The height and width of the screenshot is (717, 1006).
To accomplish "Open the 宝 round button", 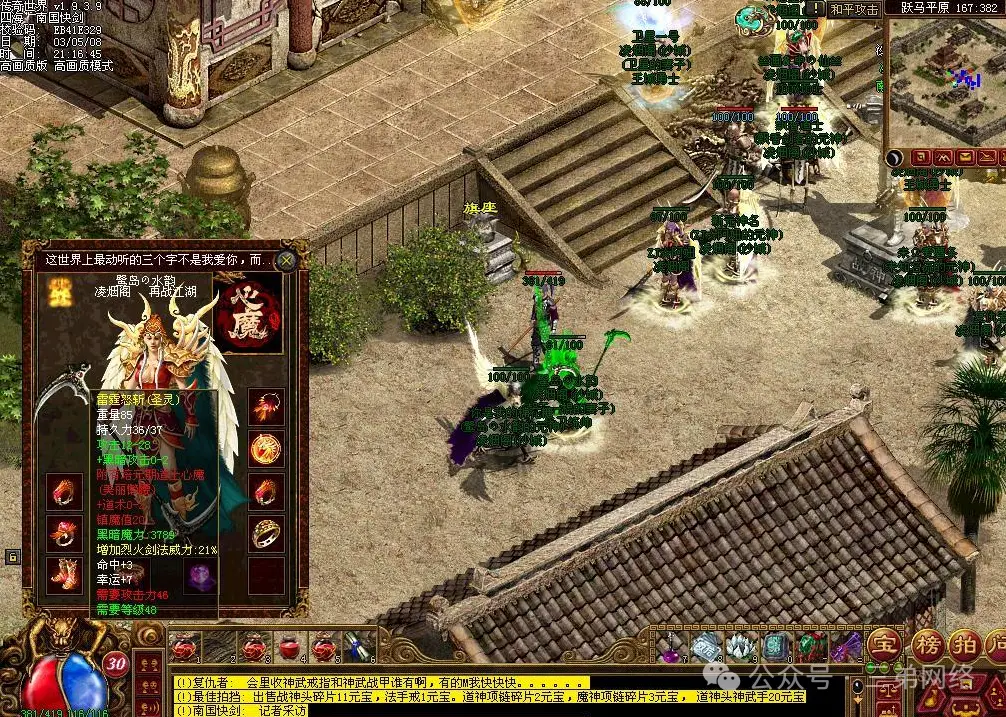I will point(884,644).
